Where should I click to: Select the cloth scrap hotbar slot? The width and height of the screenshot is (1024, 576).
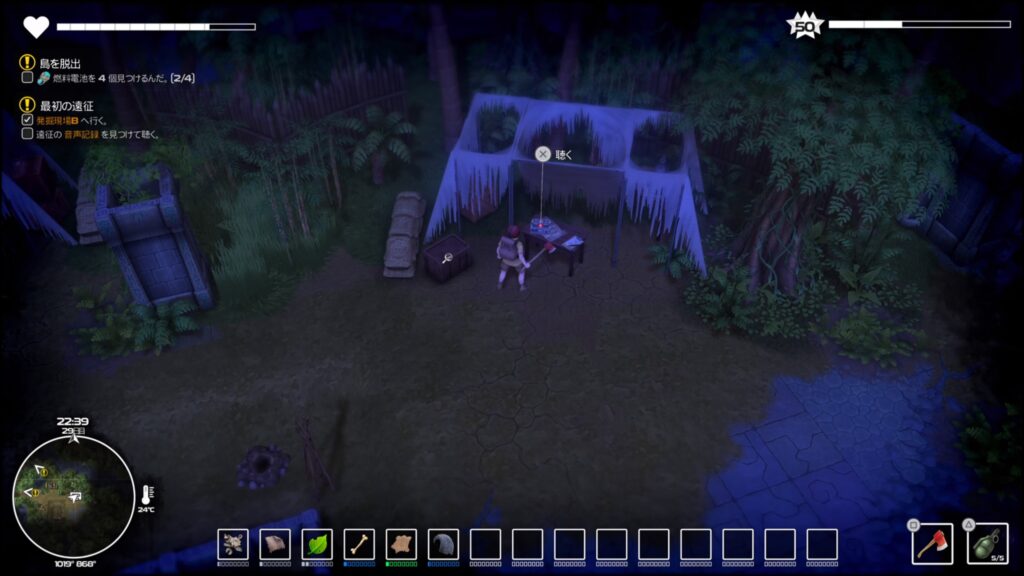click(275, 544)
